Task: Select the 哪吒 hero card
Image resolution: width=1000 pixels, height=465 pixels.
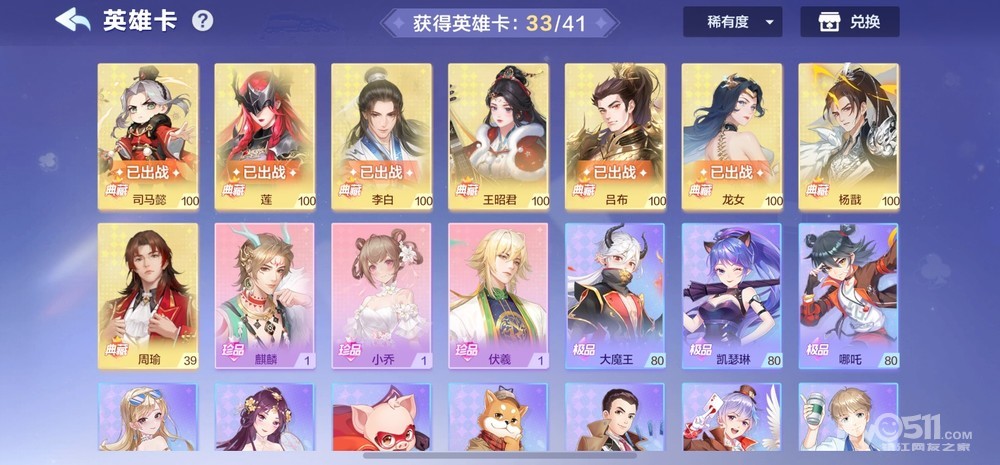Action: point(848,296)
